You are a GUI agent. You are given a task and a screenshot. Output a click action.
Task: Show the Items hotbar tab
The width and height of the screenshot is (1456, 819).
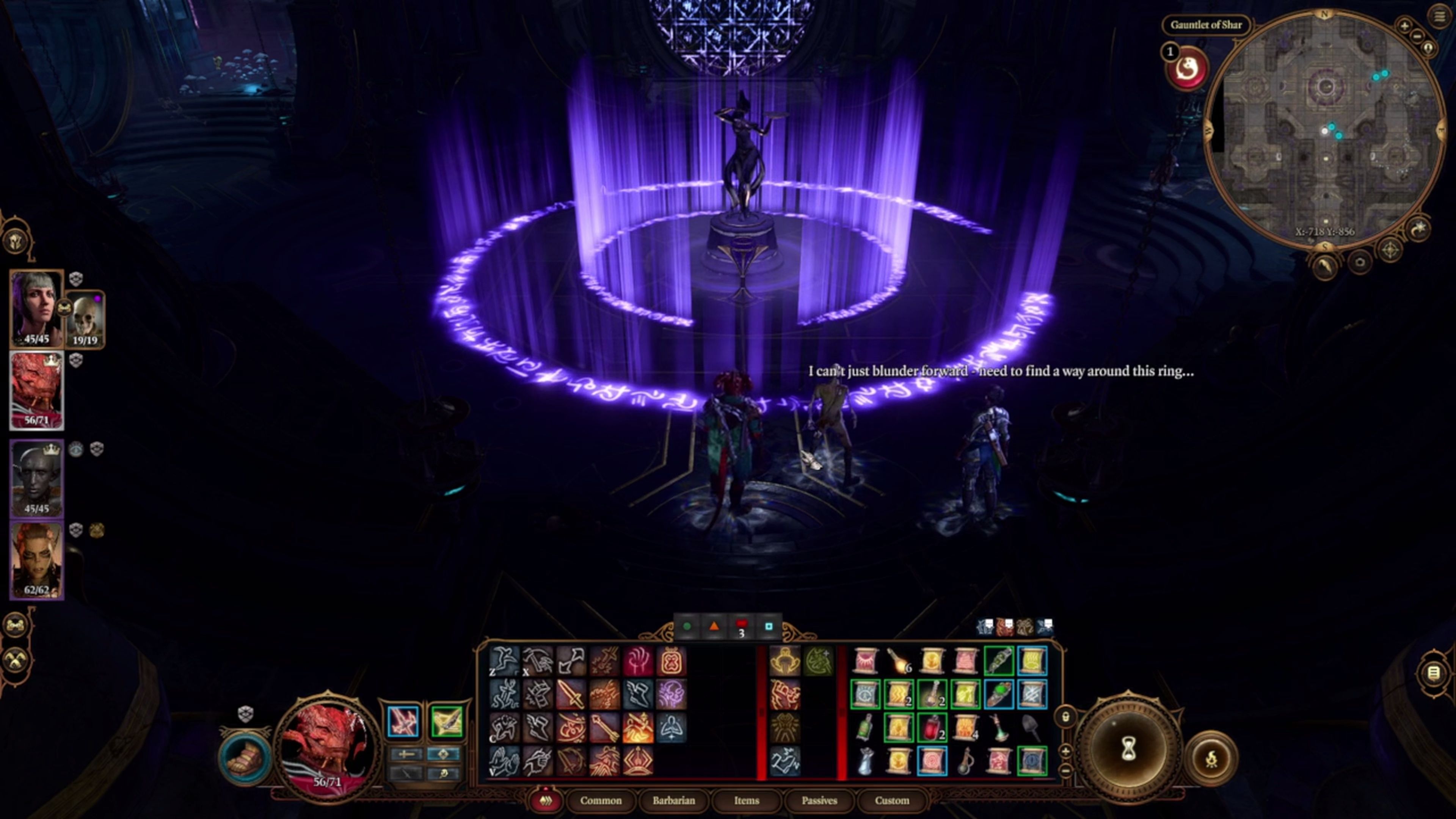click(x=746, y=800)
